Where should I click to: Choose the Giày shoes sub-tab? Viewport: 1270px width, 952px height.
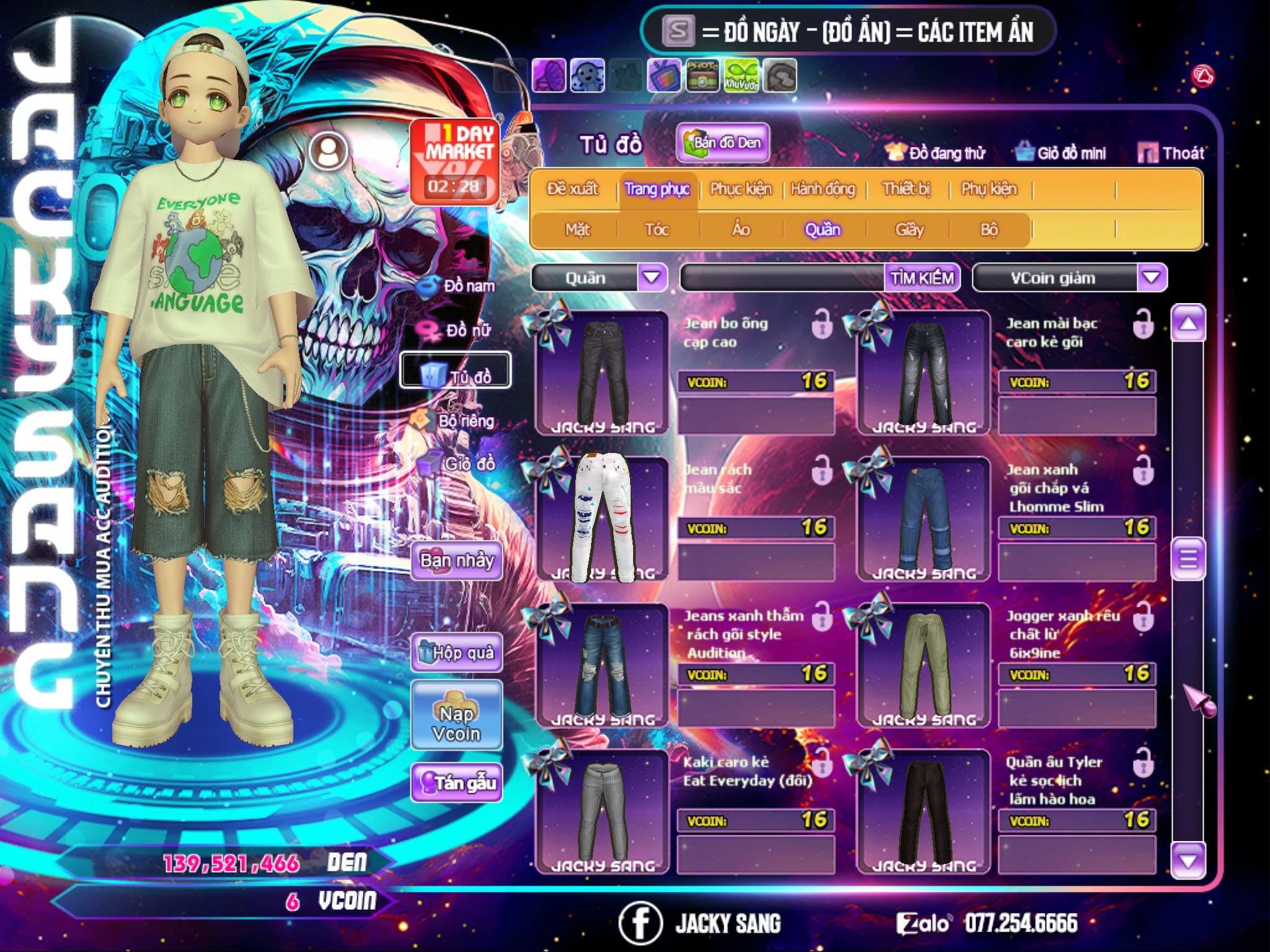pos(909,230)
